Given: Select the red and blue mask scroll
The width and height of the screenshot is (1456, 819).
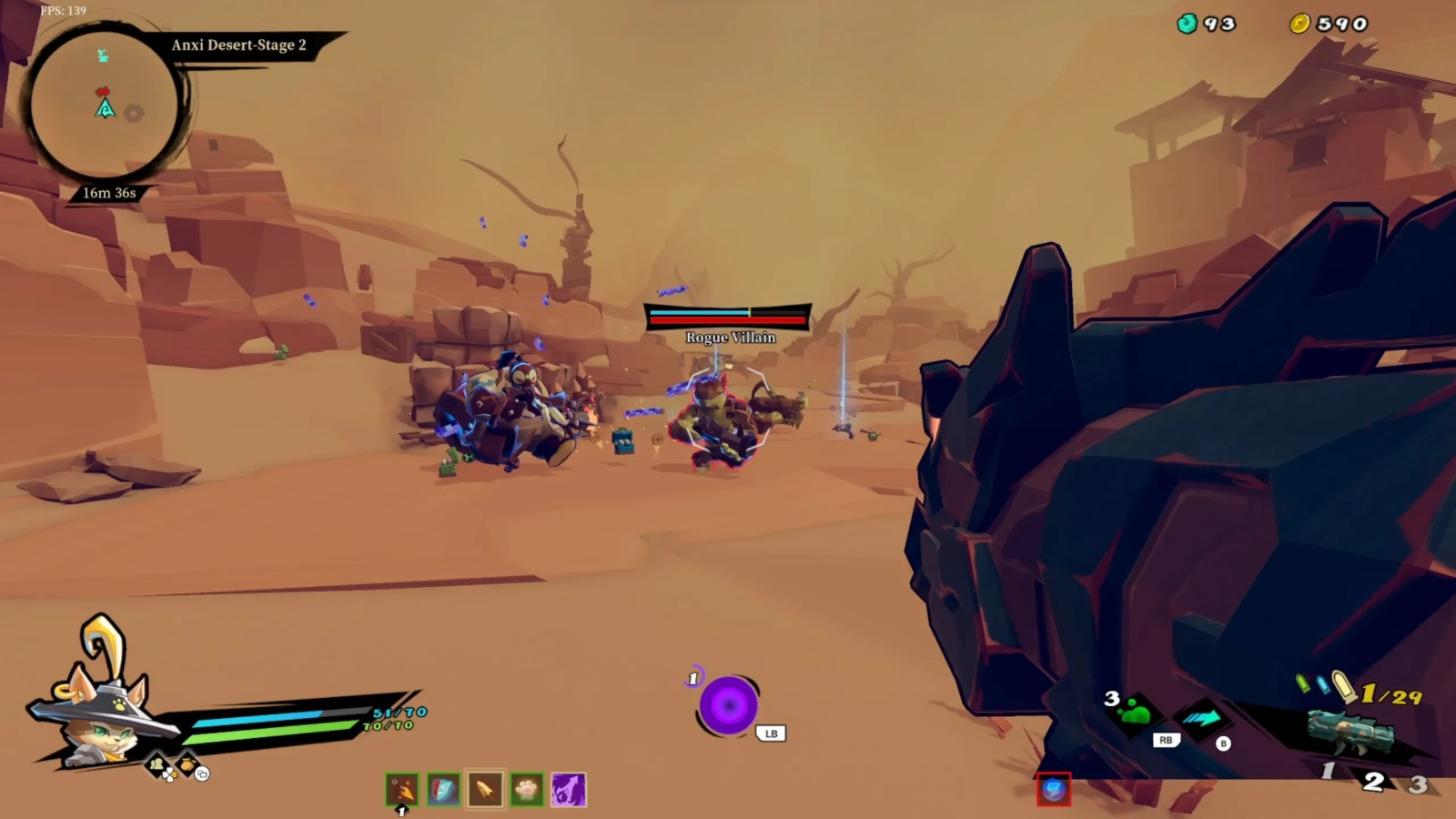Looking at the screenshot, I should tap(443, 789).
